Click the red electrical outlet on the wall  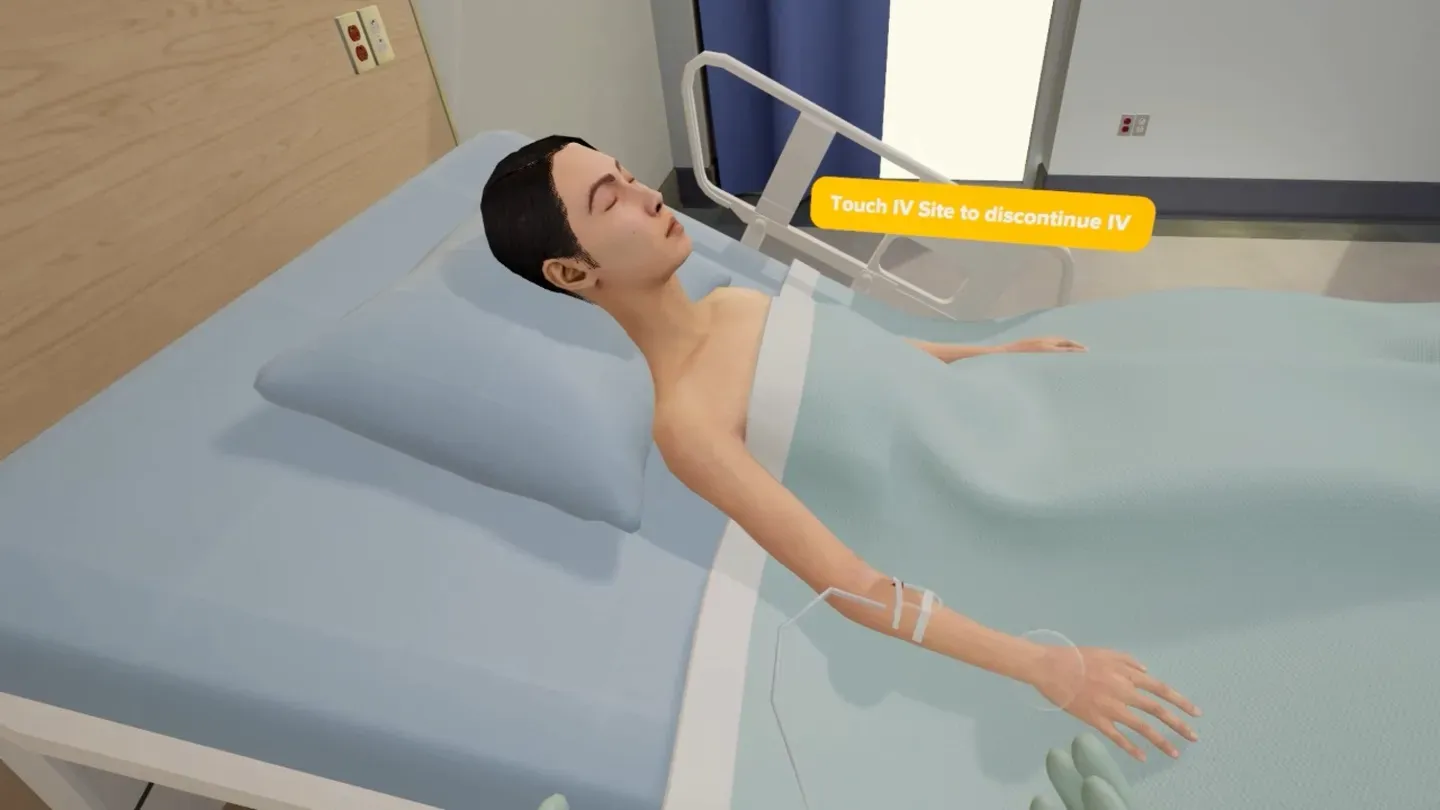click(x=355, y=42)
